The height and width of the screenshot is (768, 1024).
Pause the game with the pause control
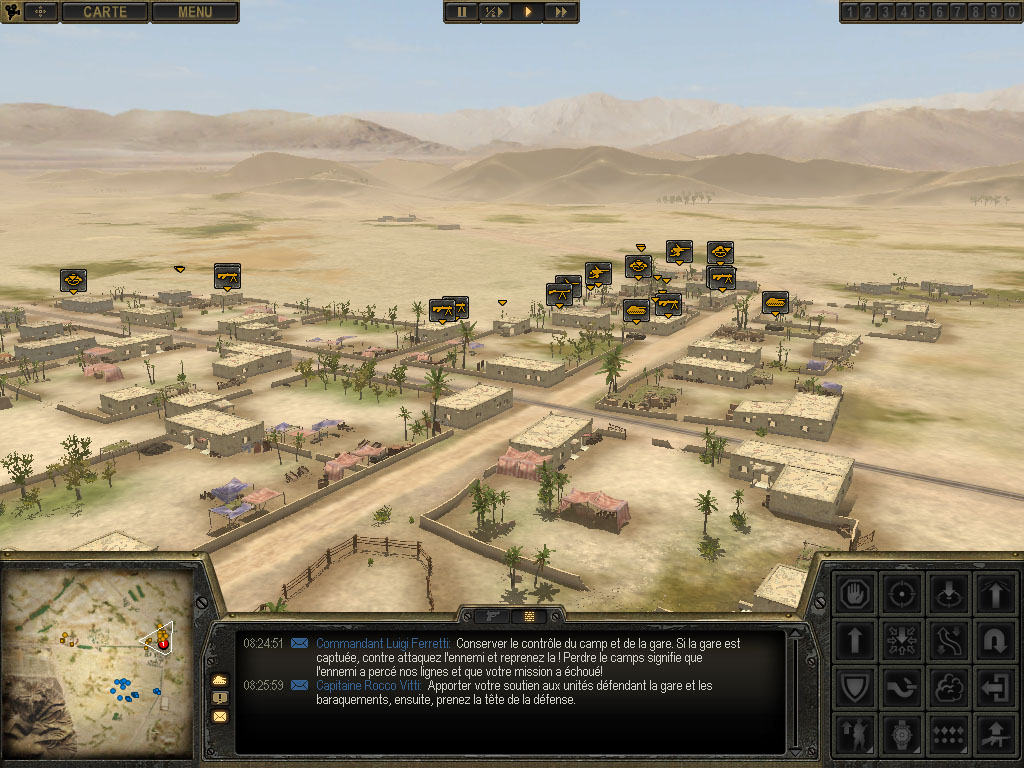click(x=462, y=12)
